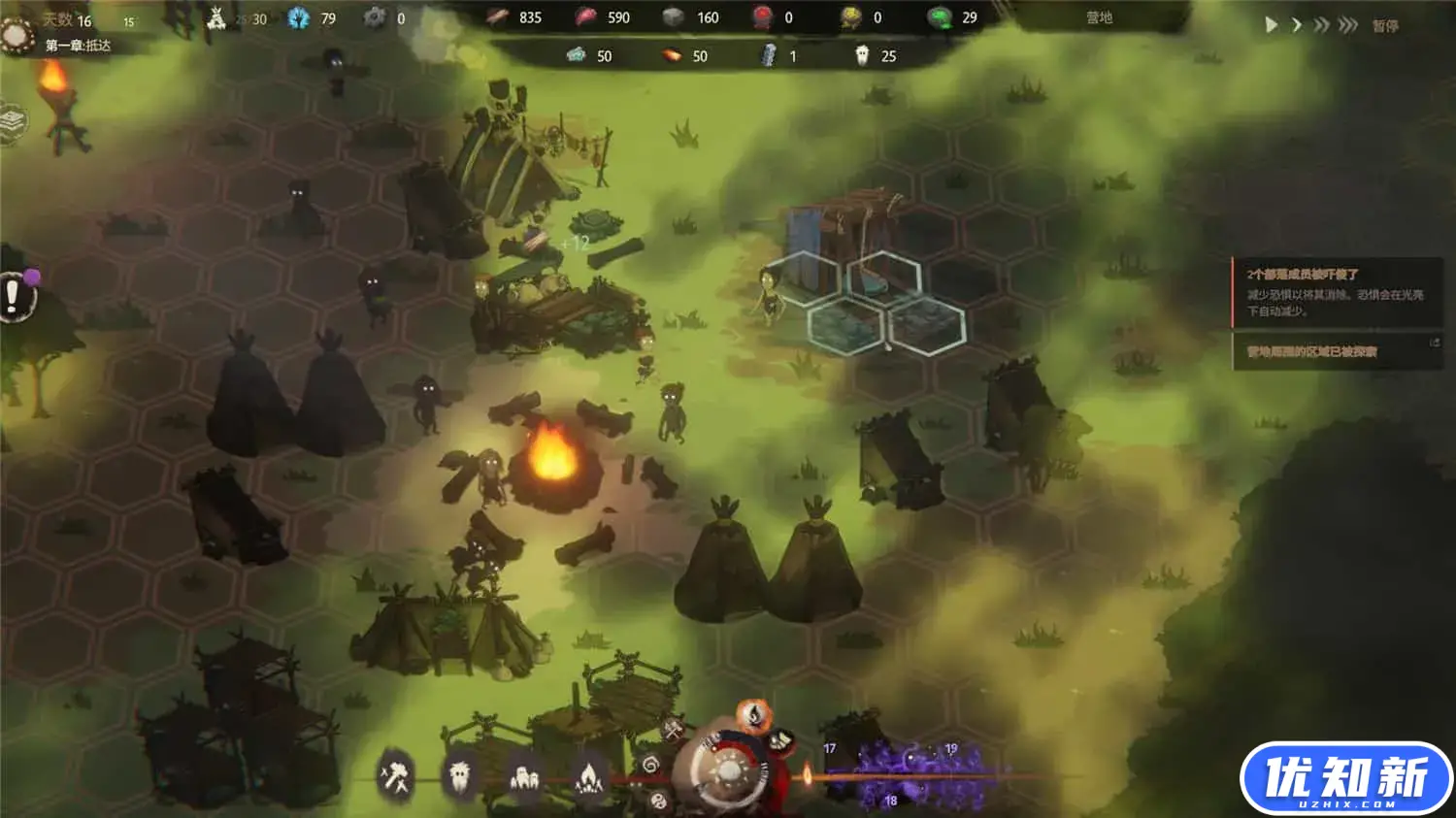Click the round emblem beside the day counter
Viewport: 1456px width, 818px height.
click(17, 35)
